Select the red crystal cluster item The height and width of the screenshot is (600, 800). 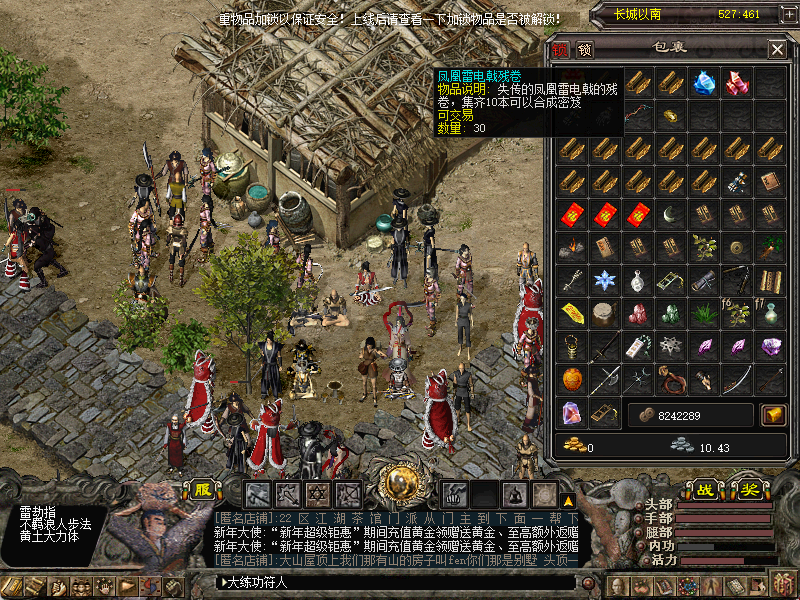pyautogui.click(x=737, y=83)
